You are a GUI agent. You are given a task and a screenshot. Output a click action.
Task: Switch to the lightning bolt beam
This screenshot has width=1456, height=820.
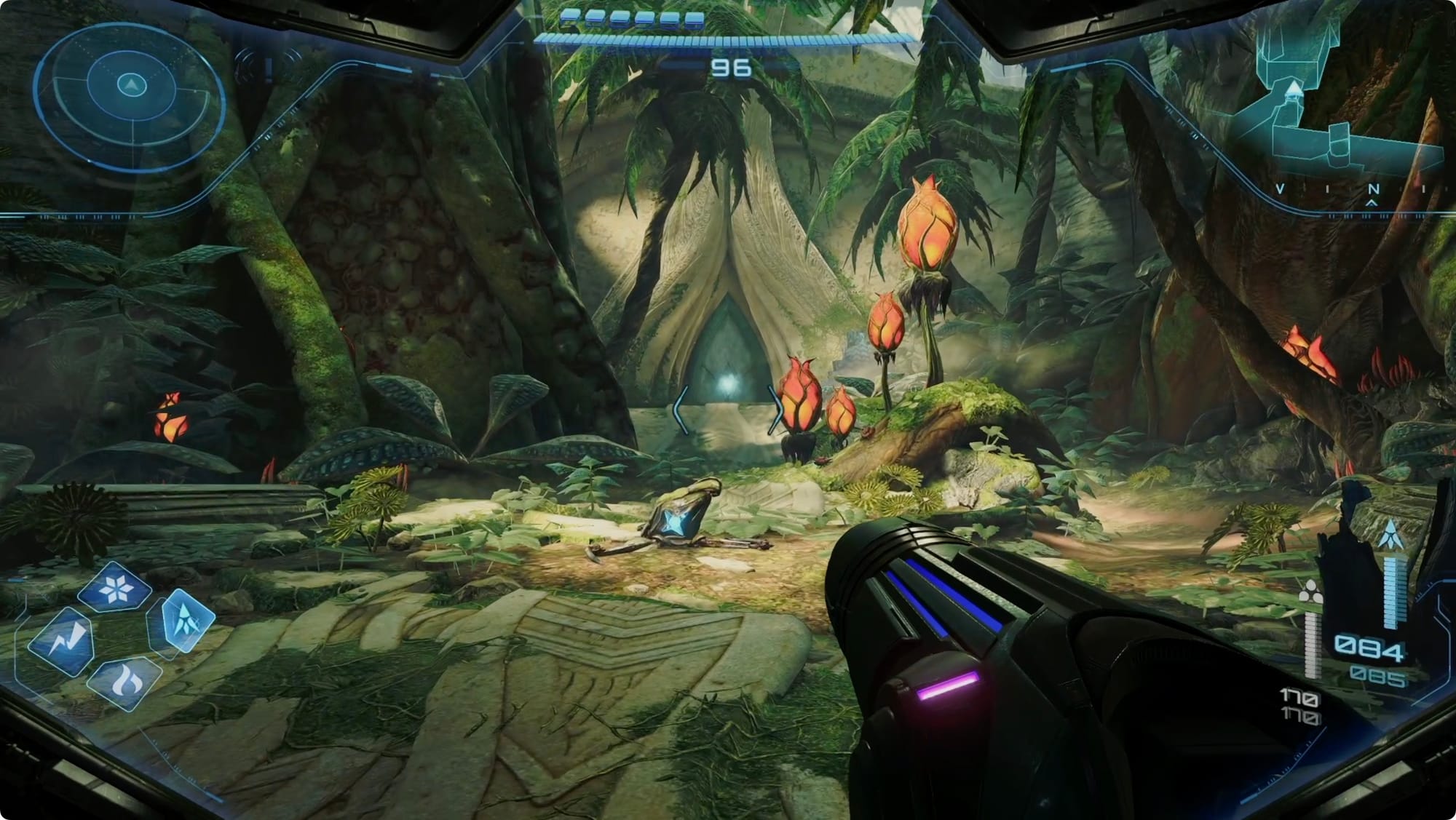(61, 641)
